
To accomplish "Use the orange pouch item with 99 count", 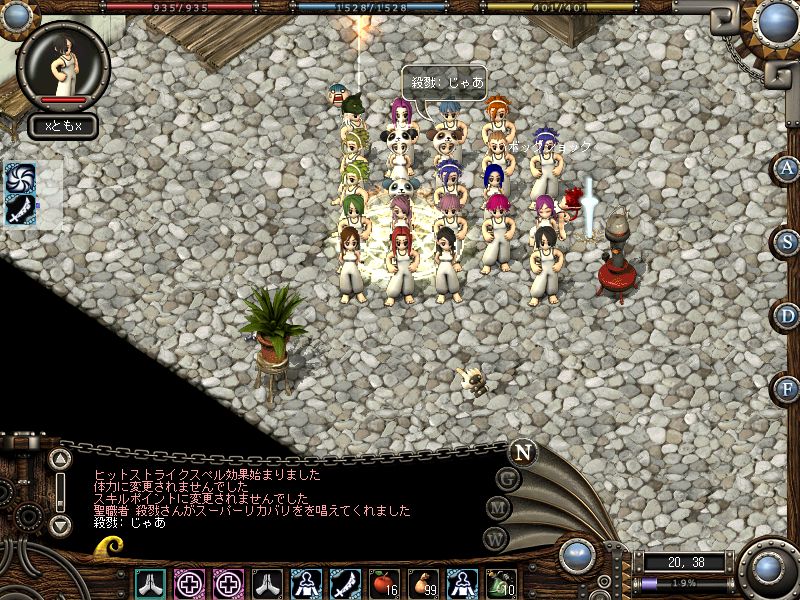I will click(424, 582).
